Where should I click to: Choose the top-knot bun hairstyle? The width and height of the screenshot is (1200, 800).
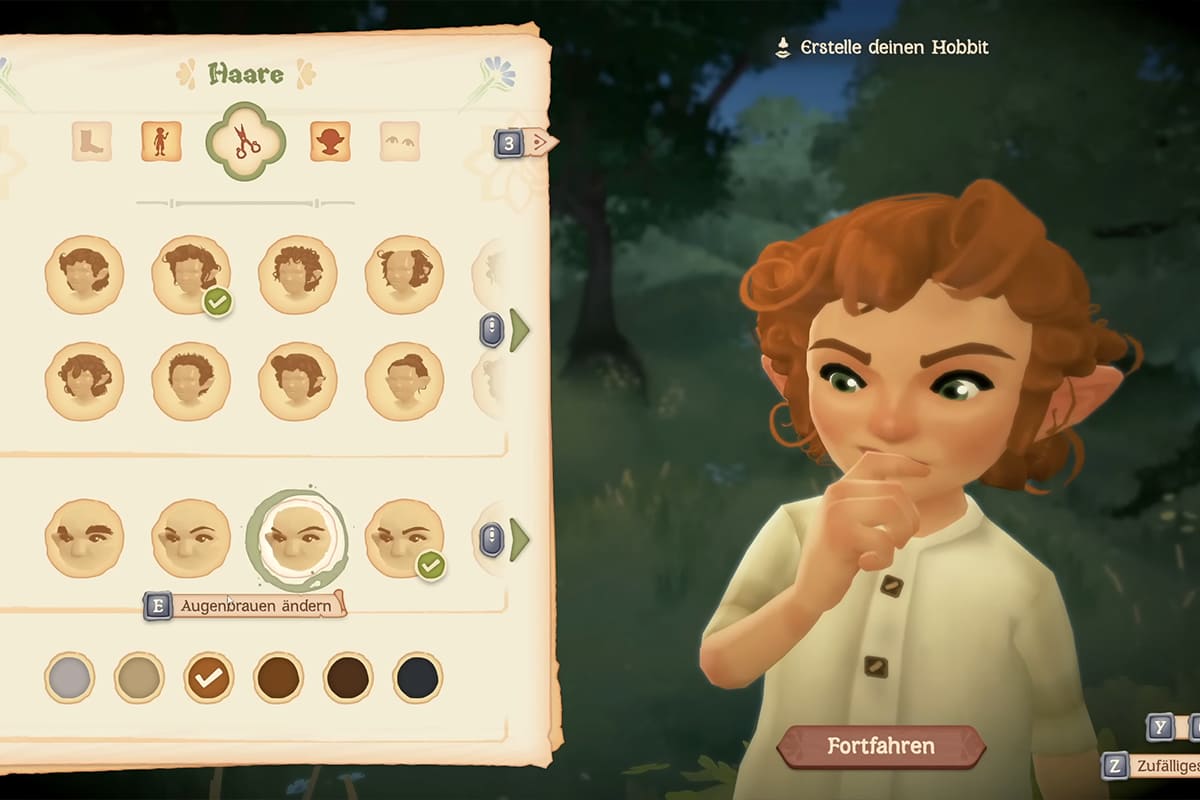click(x=404, y=381)
